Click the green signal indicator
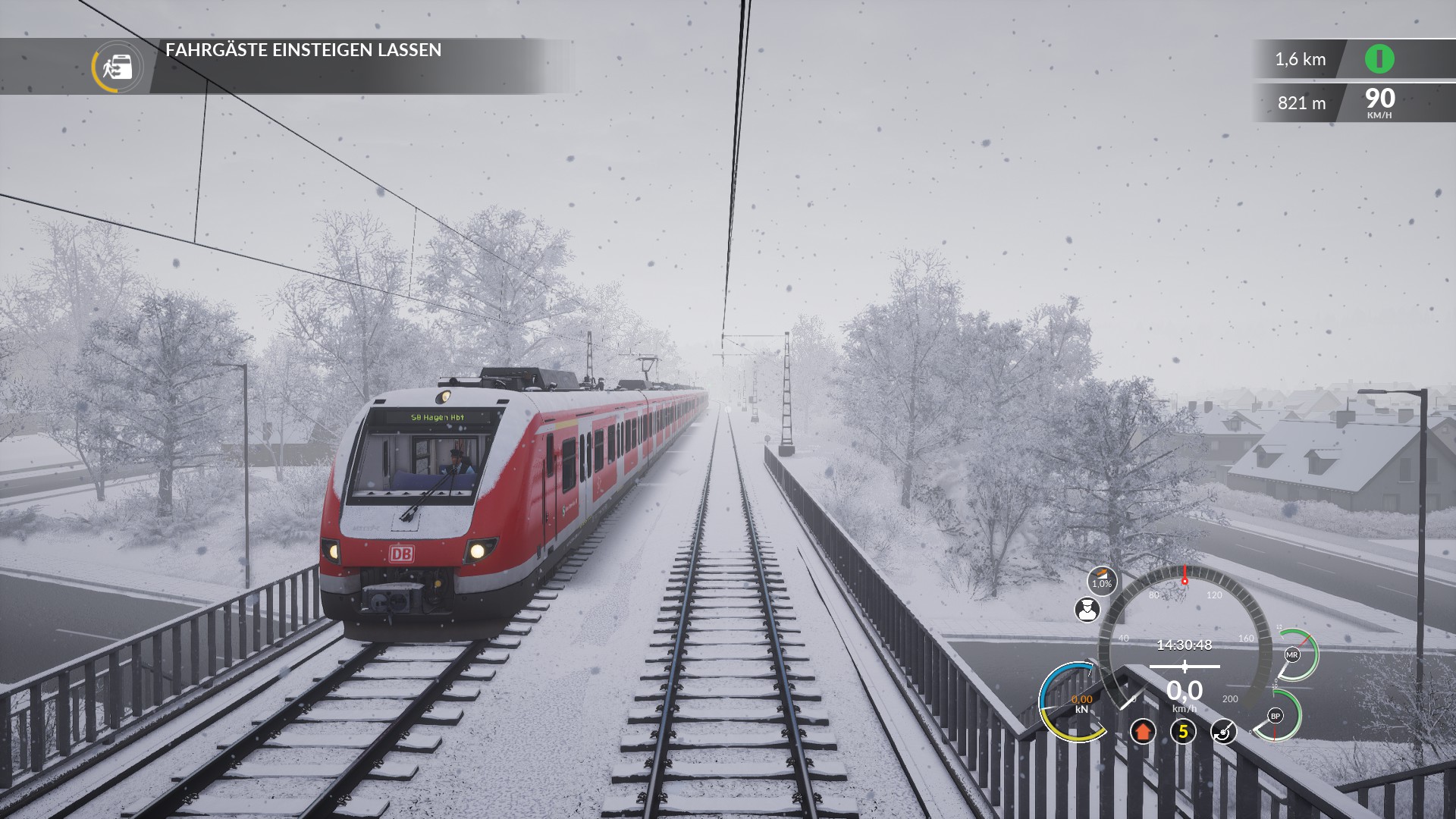This screenshot has width=1456, height=819. point(1379,59)
